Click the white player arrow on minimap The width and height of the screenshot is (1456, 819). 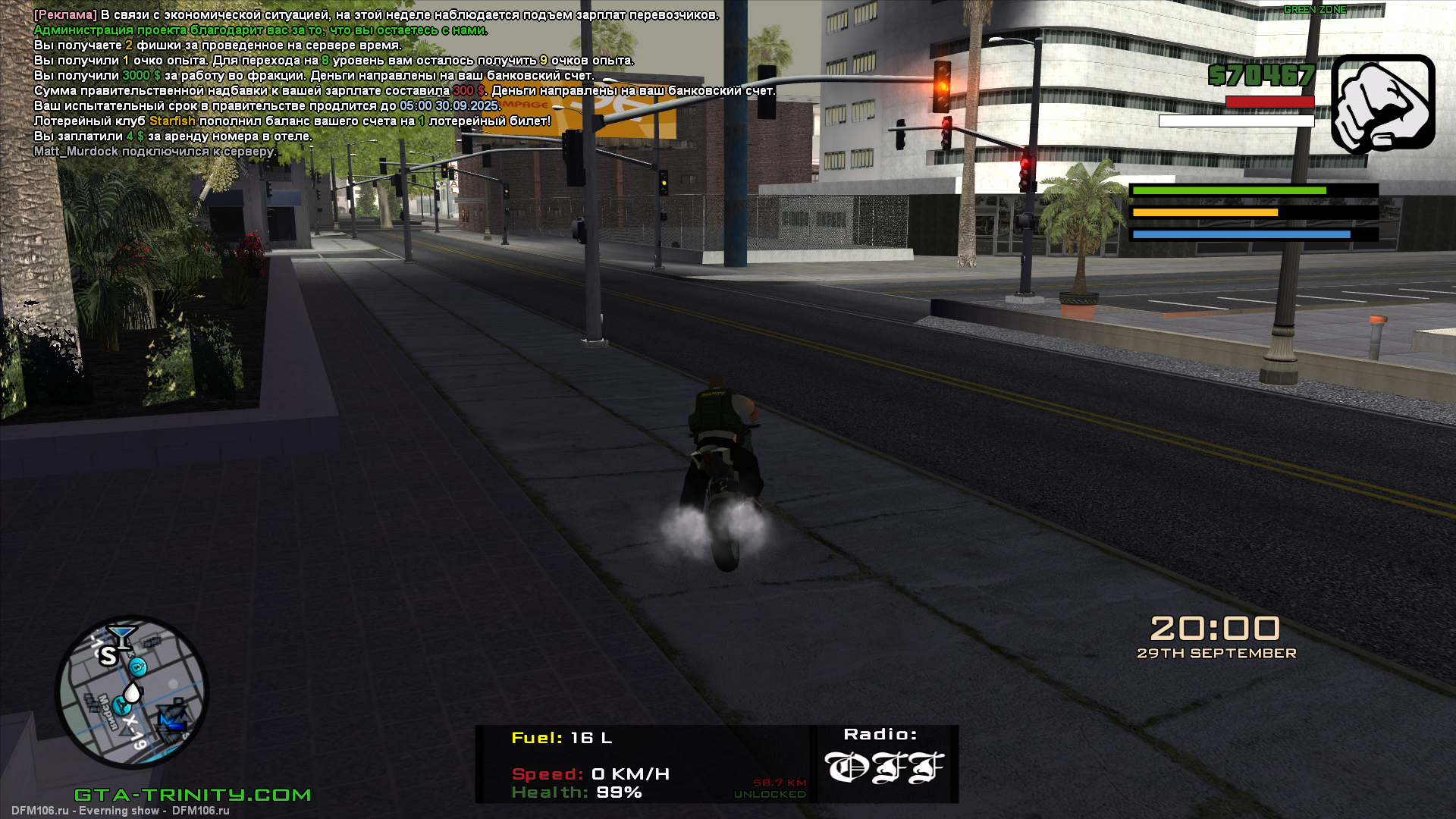click(133, 692)
